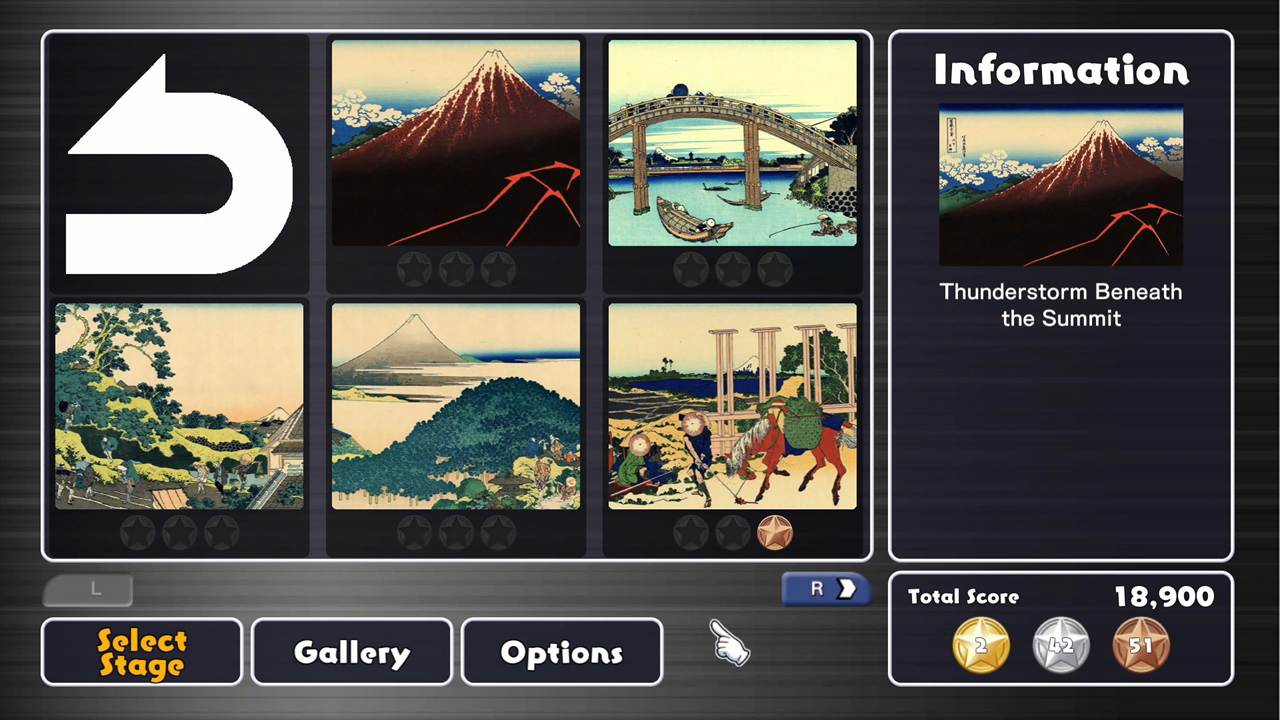Click the earned bronze star under the horse painting
The image size is (1280, 720).
pyautogui.click(x=775, y=532)
